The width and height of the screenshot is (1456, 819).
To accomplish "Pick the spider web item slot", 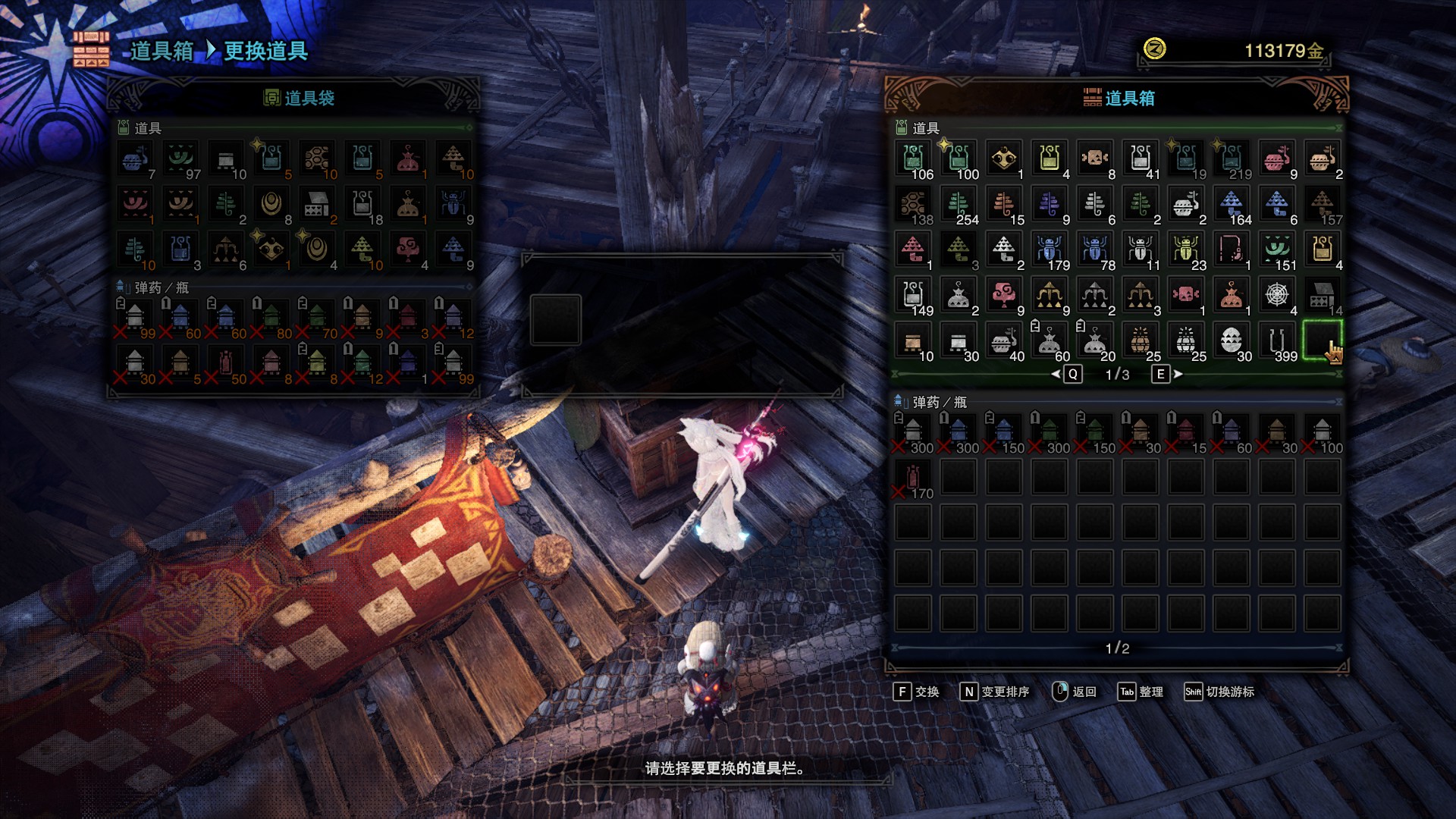I will pyautogui.click(x=1277, y=295).
